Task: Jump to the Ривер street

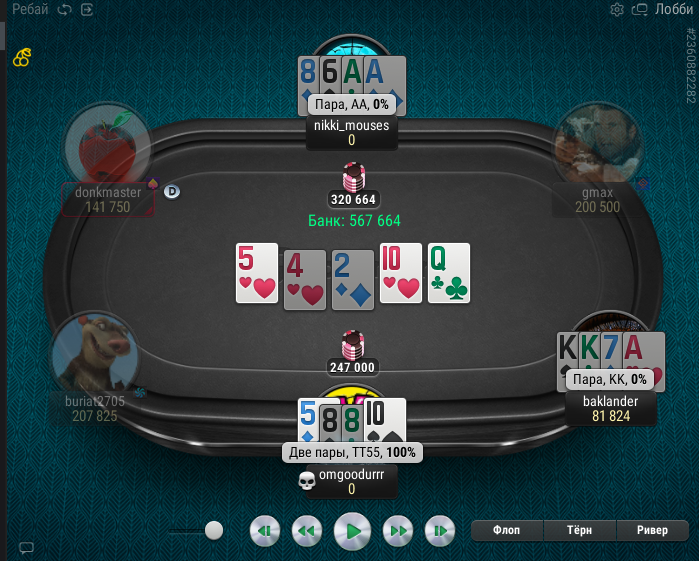Action: tap(652, 531)
